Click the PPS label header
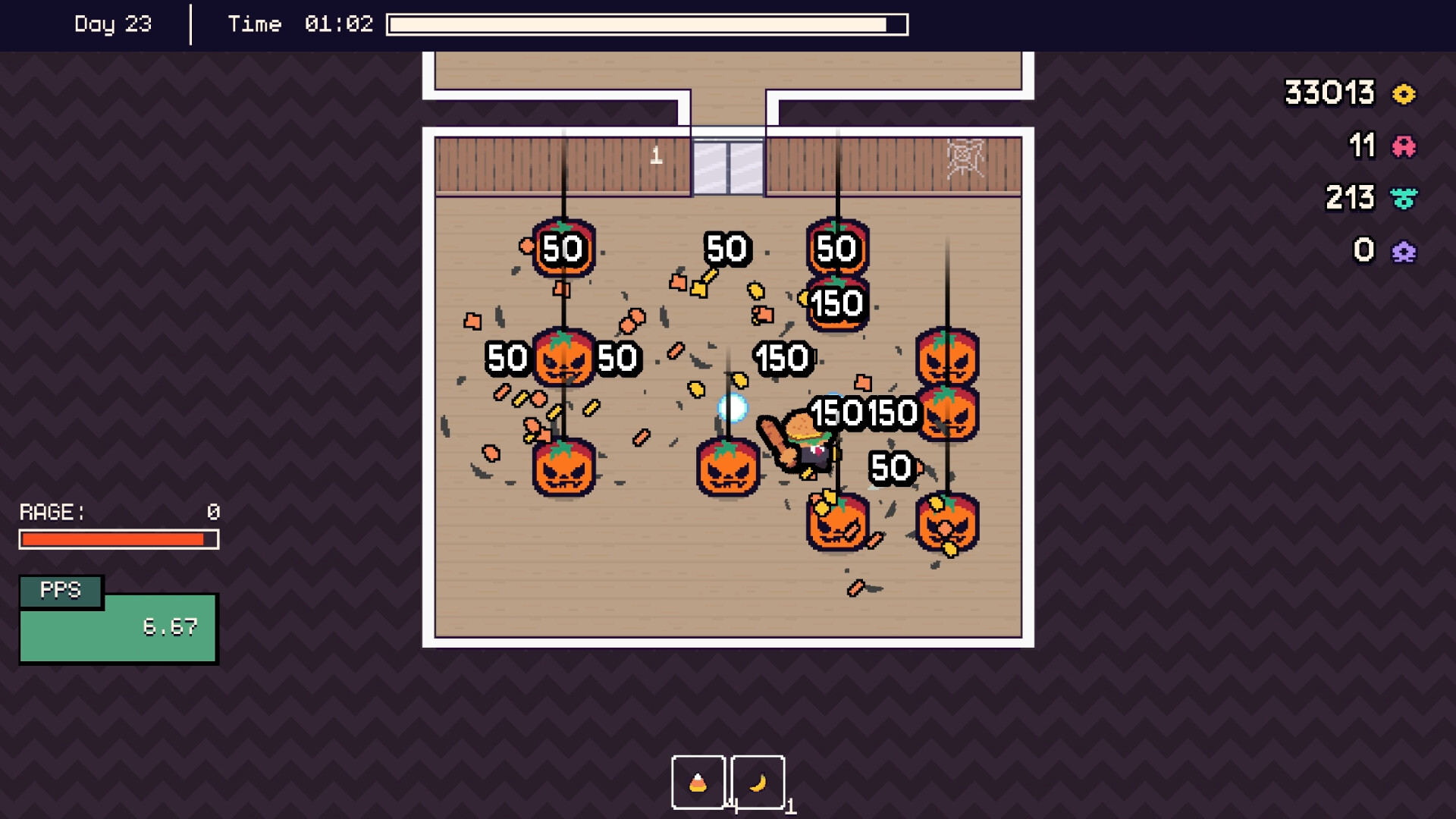The height and width of the screenshot is (819, 1456). coord(61,591)
